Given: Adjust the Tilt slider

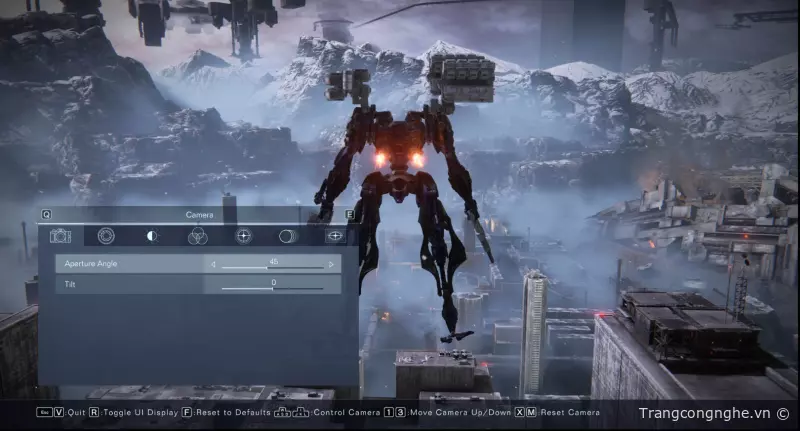Looking at the screenshot, I should click(x=272, y=288).
